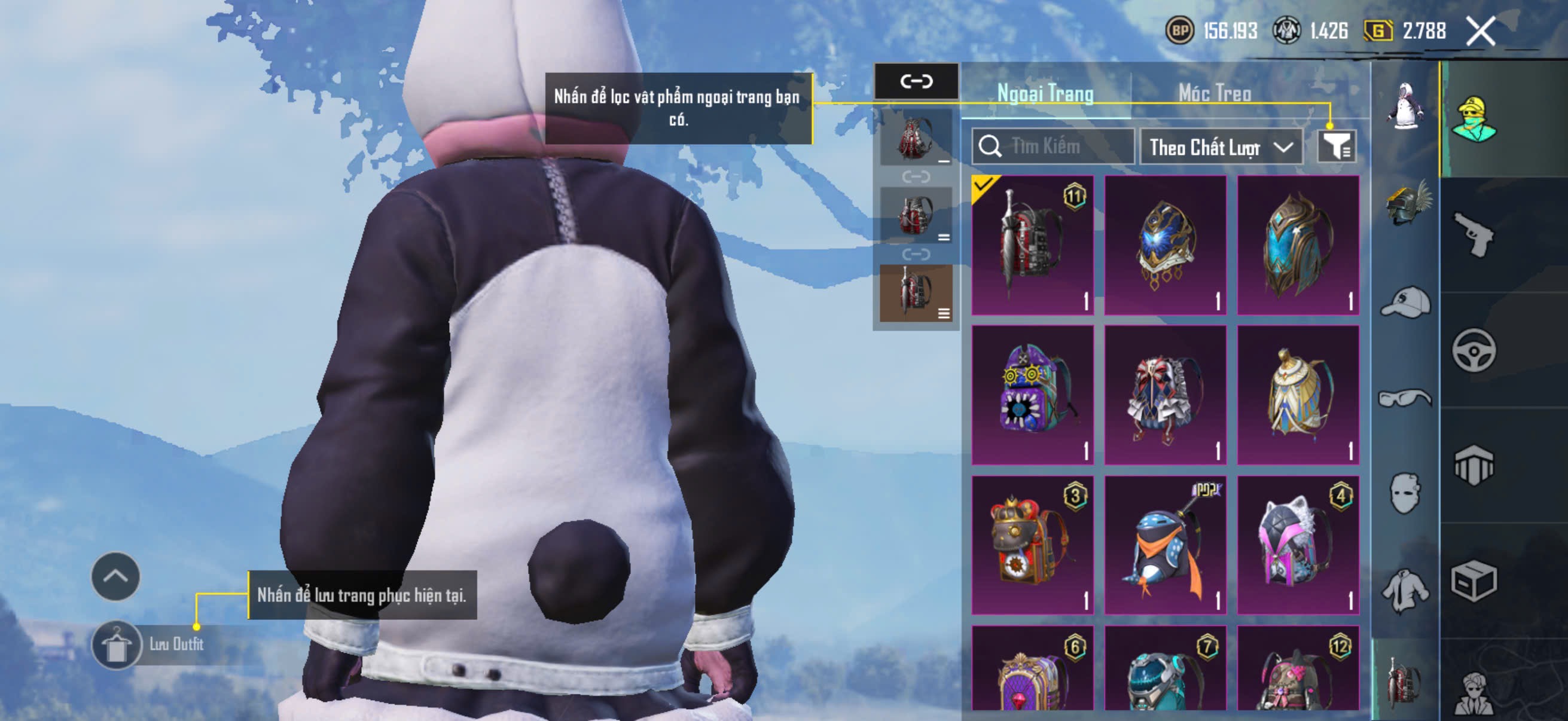The height and width of the screenshot is (721, 1568).
Task: Open the helmet category
Action: tap(1405, 203)
